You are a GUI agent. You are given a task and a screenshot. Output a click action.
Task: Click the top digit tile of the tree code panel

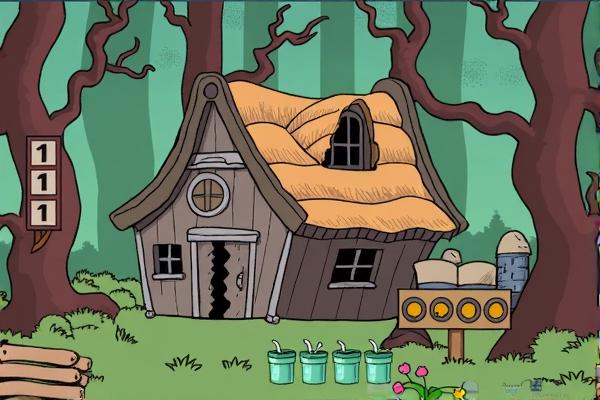[43, 152]
